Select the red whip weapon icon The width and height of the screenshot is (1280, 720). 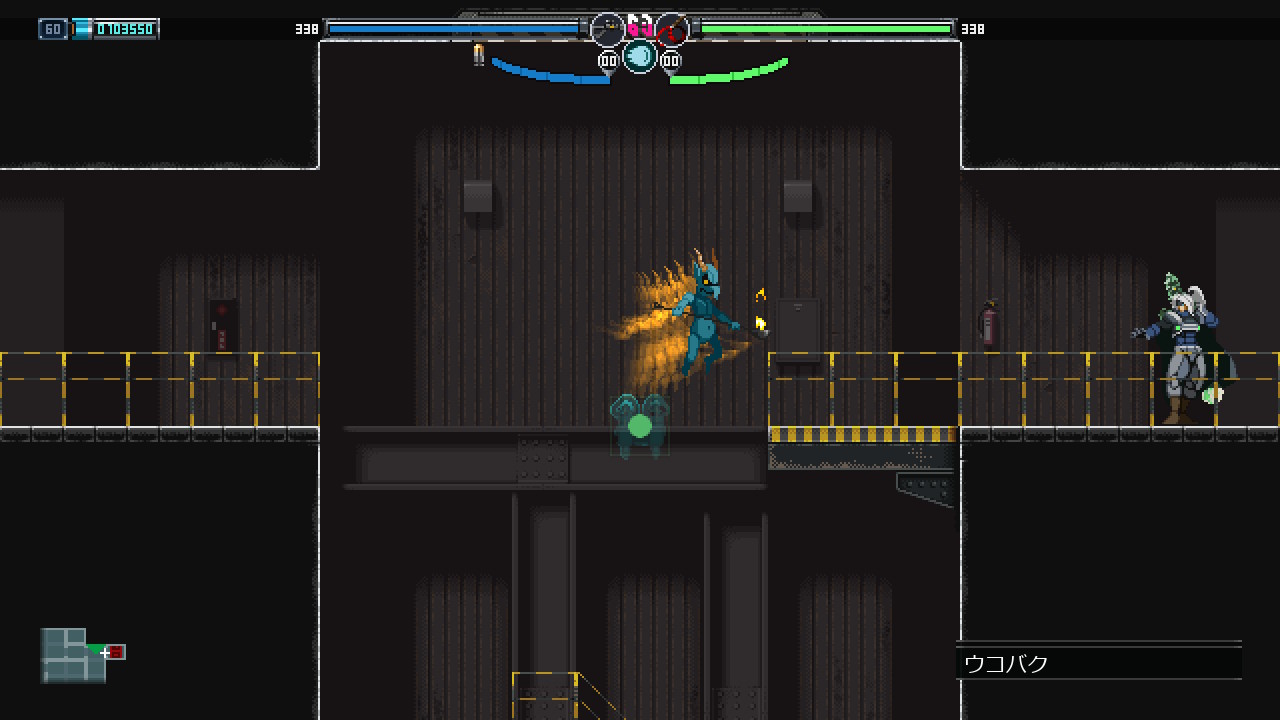pos(673,29)
